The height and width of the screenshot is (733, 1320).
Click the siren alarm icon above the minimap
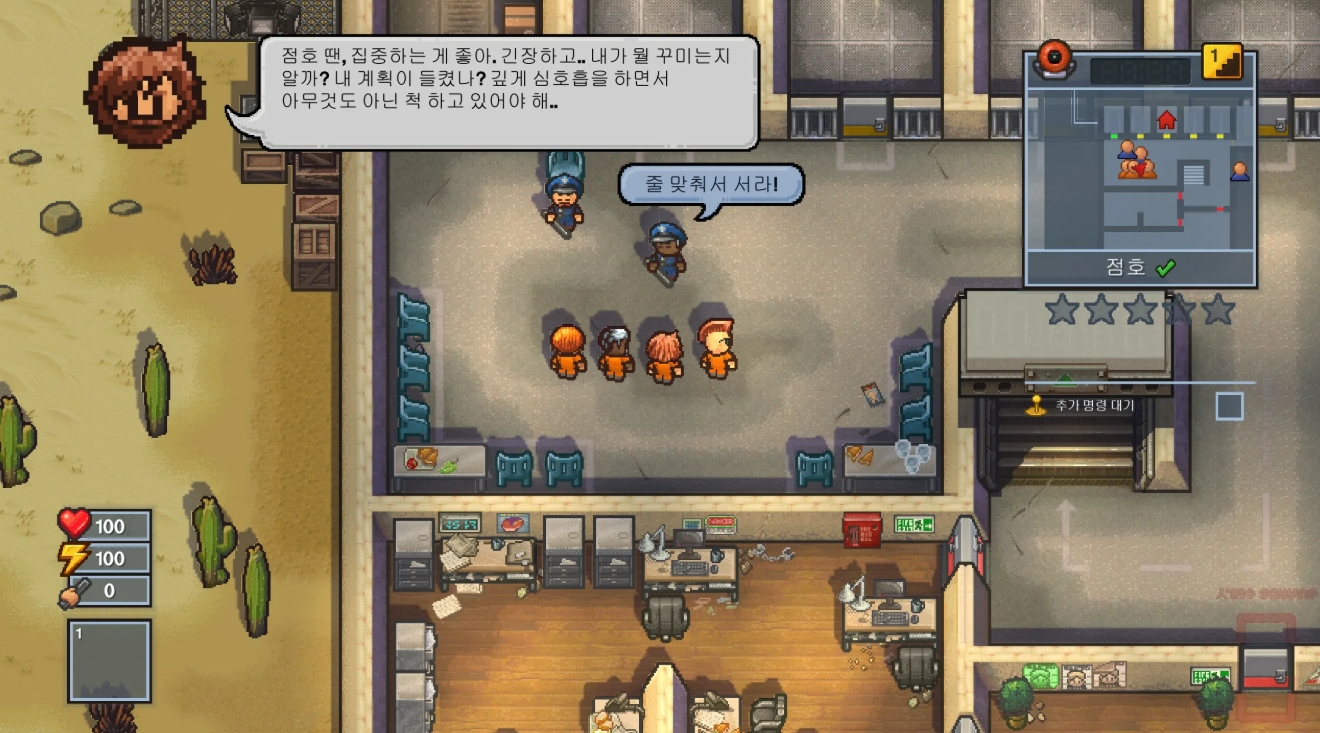click(1052, 60)
